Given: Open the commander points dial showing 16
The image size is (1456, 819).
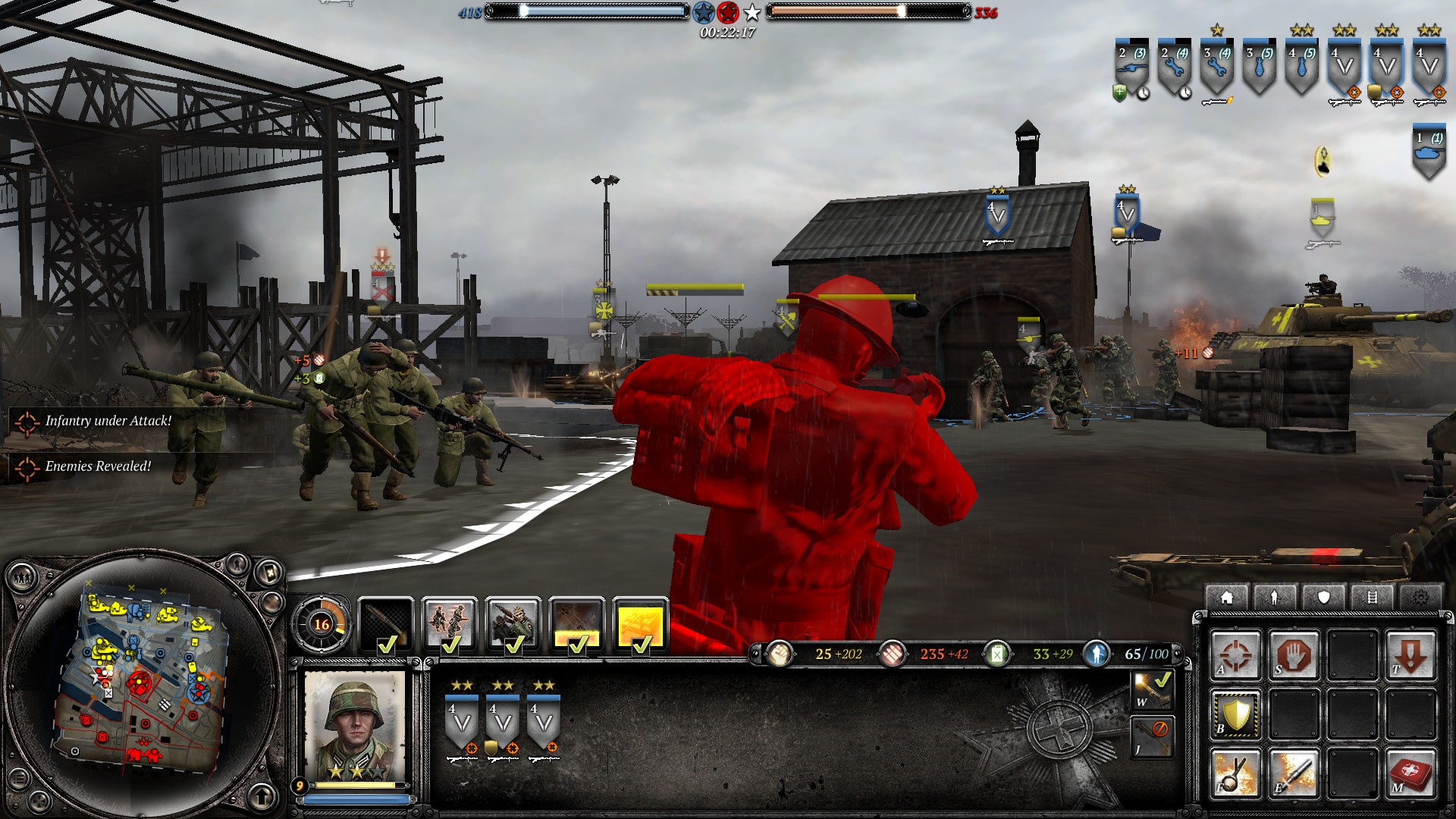Looking at the screenshot, I should (322, 624).
